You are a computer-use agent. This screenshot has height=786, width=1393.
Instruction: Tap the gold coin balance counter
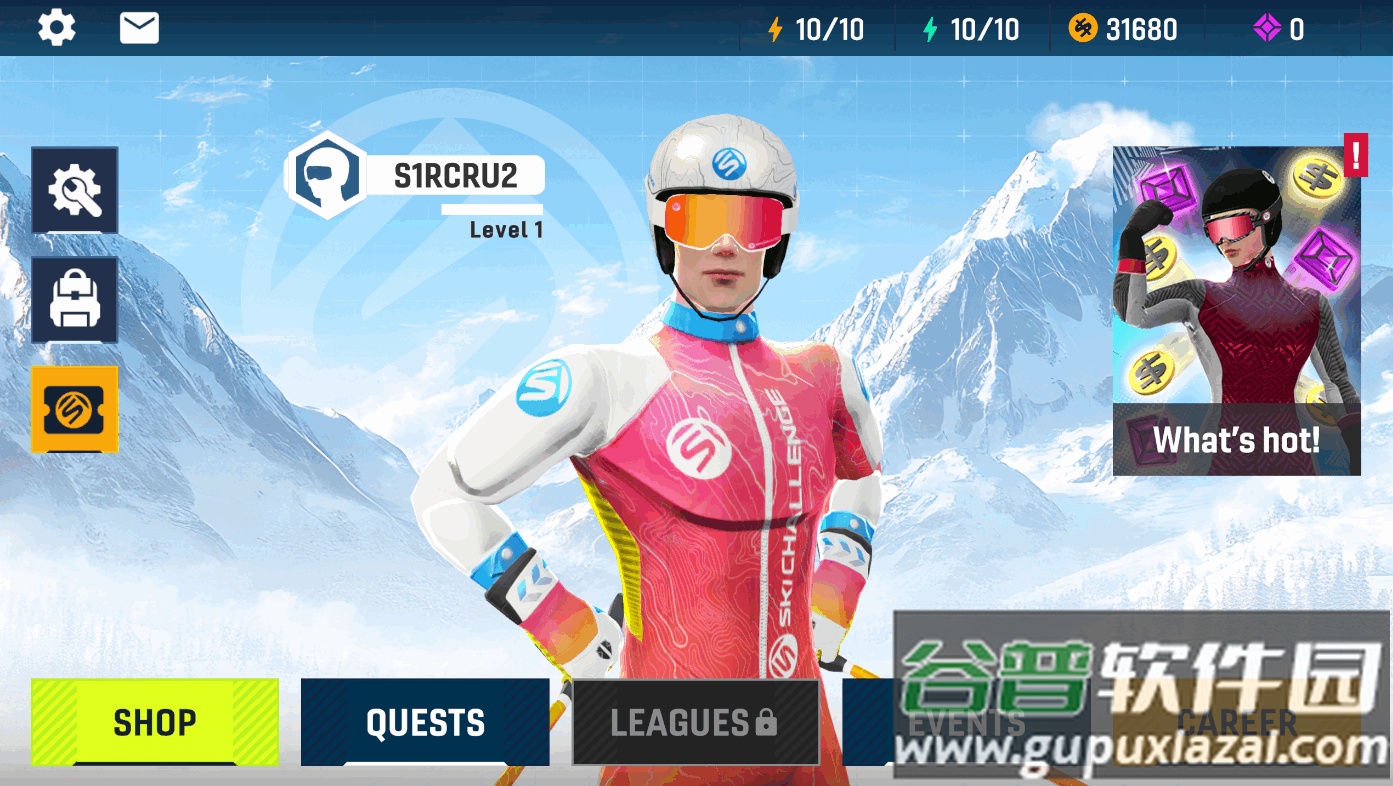pos(1123,29)
